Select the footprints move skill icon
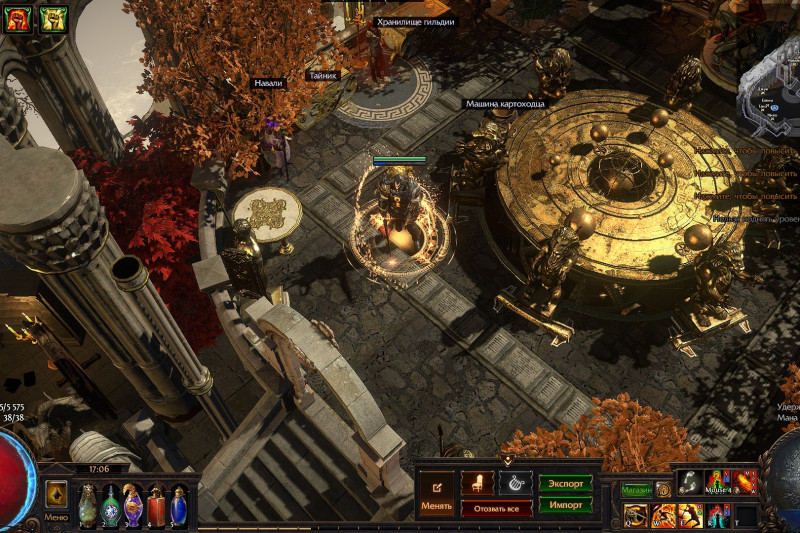800x533 pixels. pos(691,482)
